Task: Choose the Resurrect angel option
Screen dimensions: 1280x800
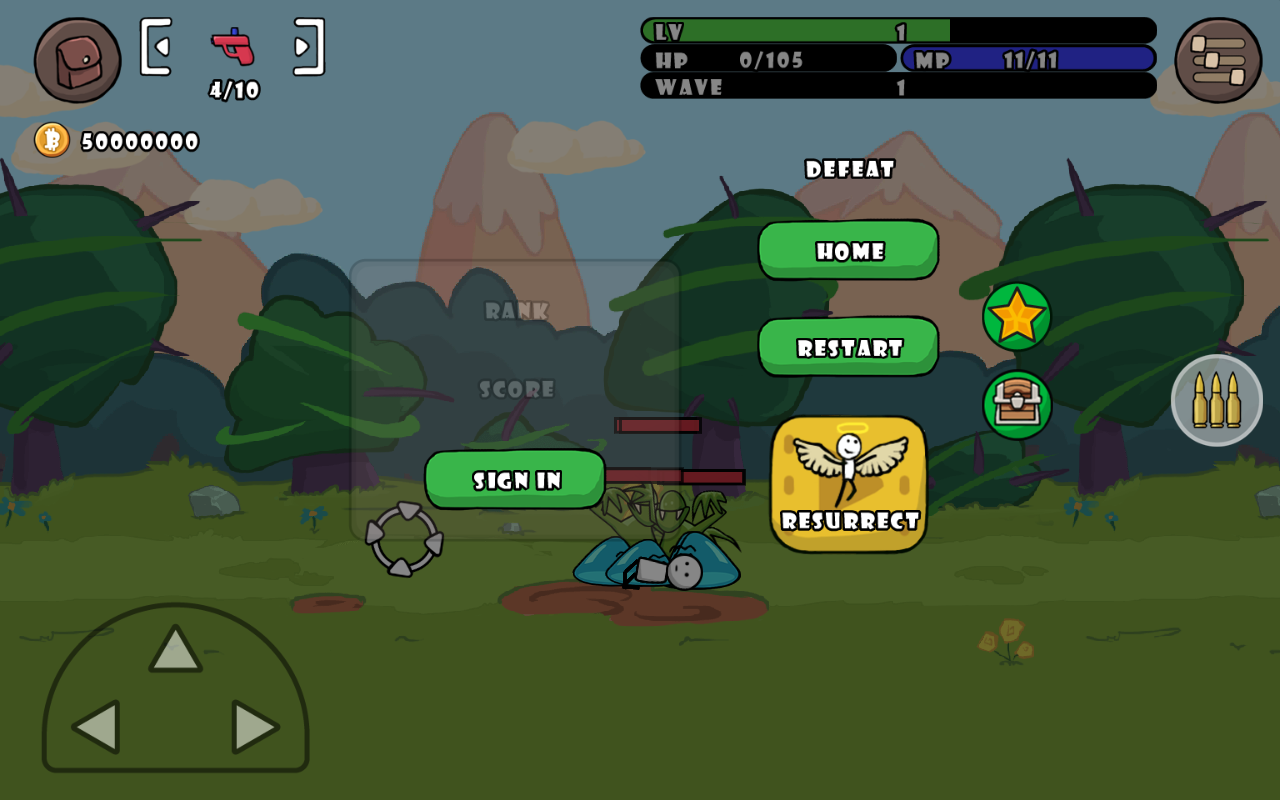Action: (x=848, y=484)
